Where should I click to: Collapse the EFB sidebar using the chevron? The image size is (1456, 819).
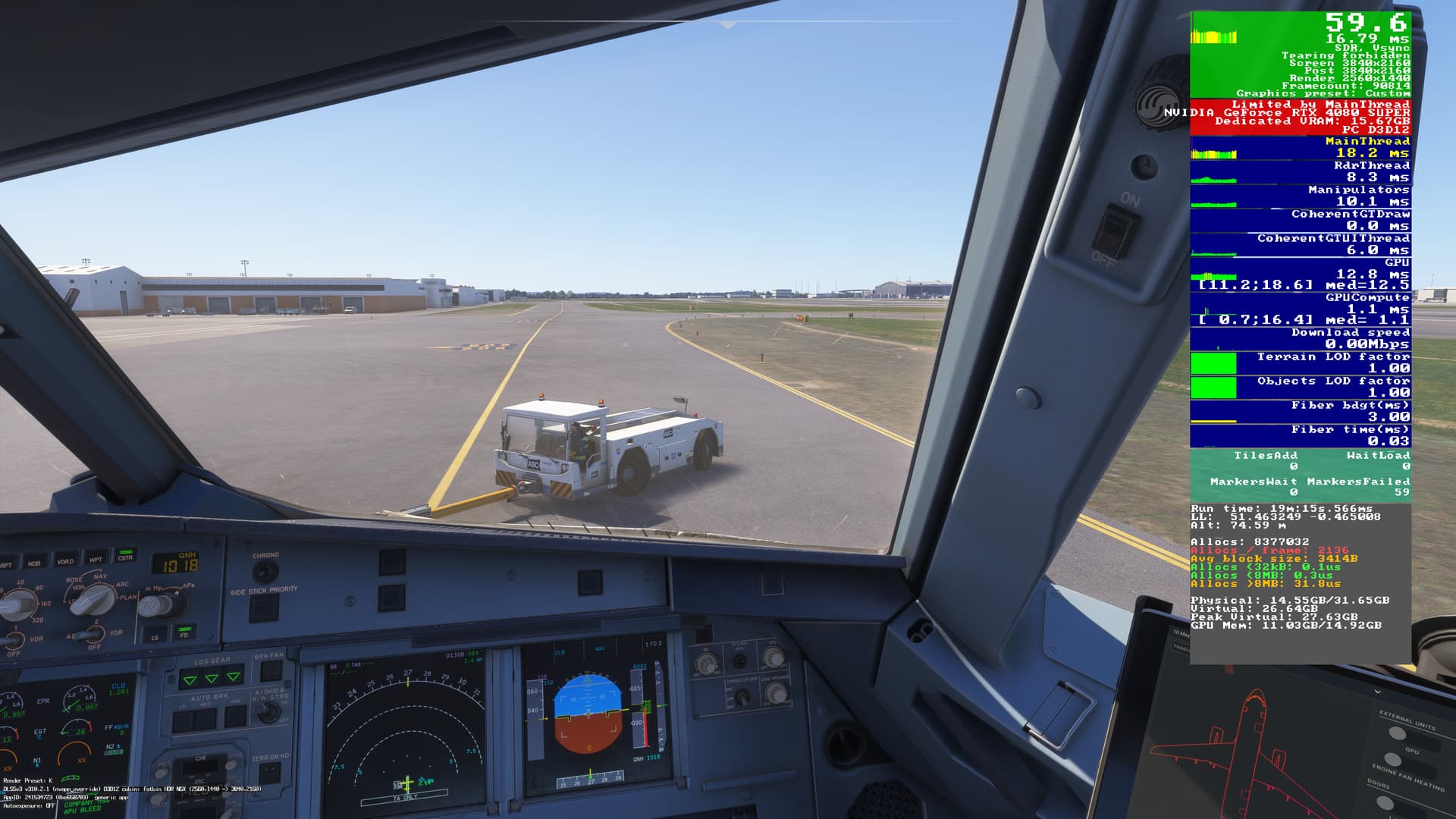[1378, 692]
